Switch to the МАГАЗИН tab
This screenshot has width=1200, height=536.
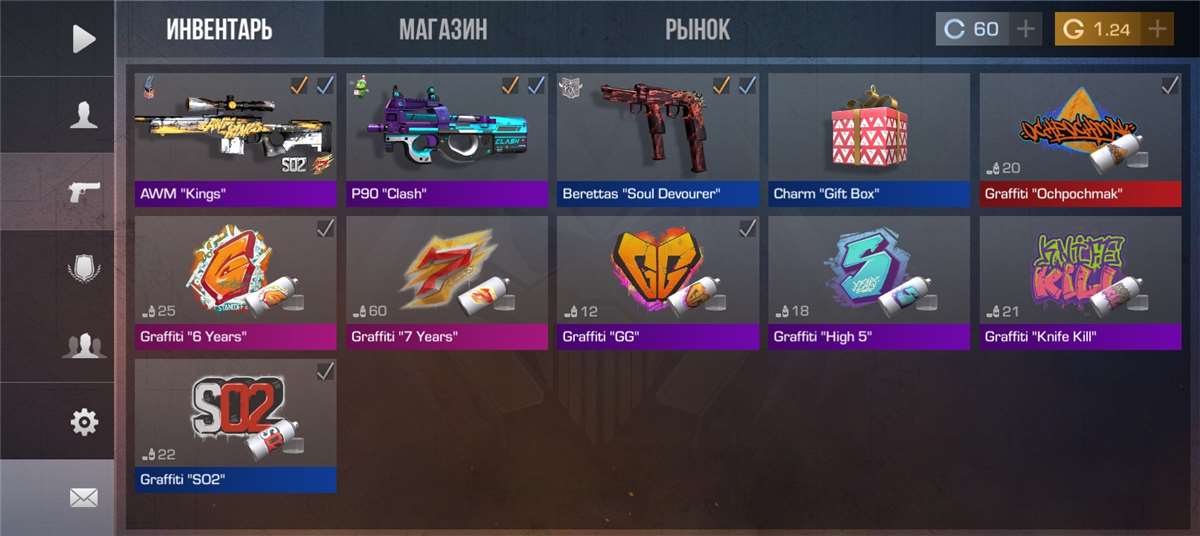443,29
